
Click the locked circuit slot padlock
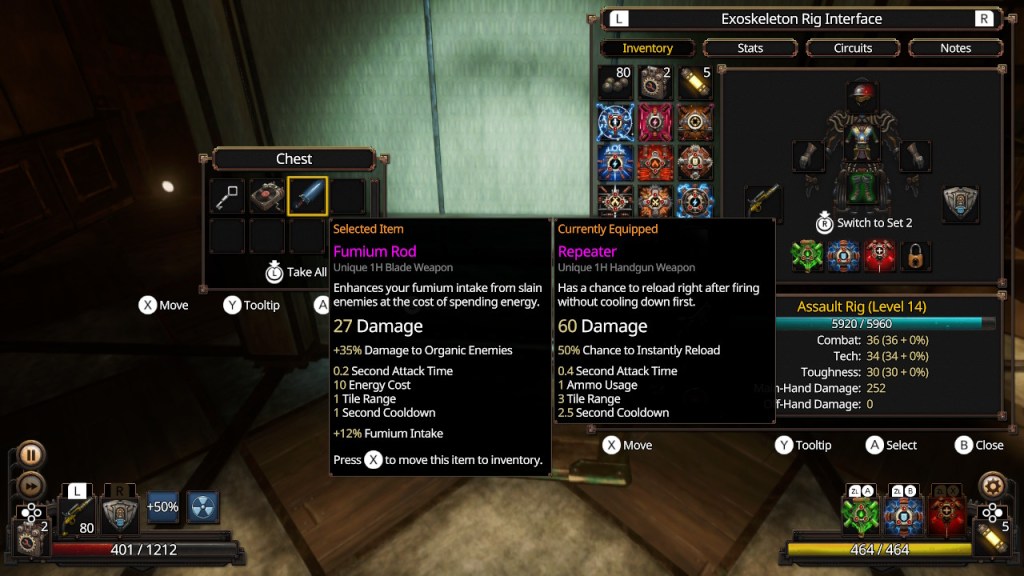[914, 257]
